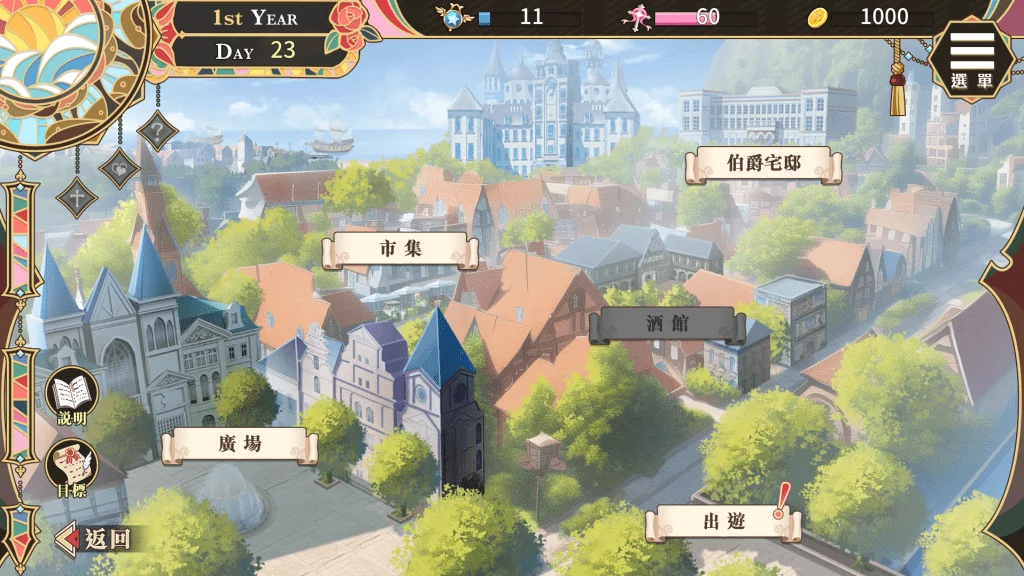The image size is (1024, 576).
Task: Open the 說明 book icon
Action: pos(72,393)
